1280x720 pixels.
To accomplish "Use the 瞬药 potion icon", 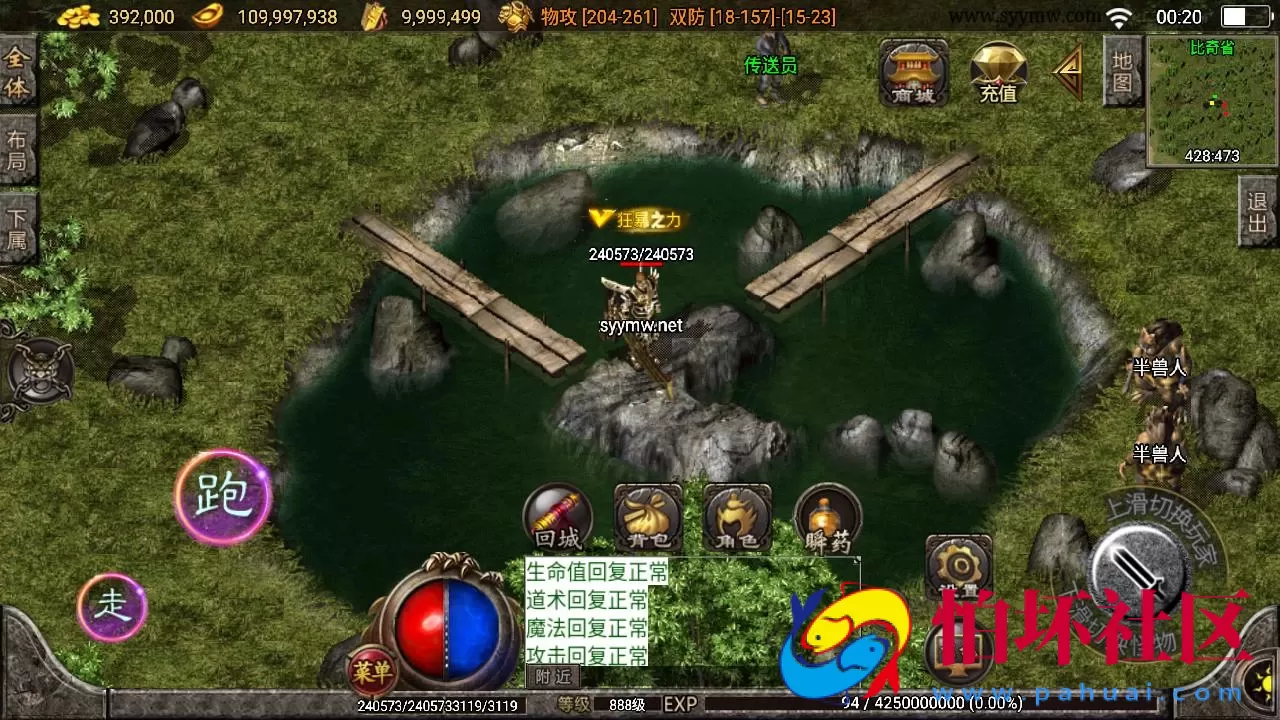I will 827,518.
